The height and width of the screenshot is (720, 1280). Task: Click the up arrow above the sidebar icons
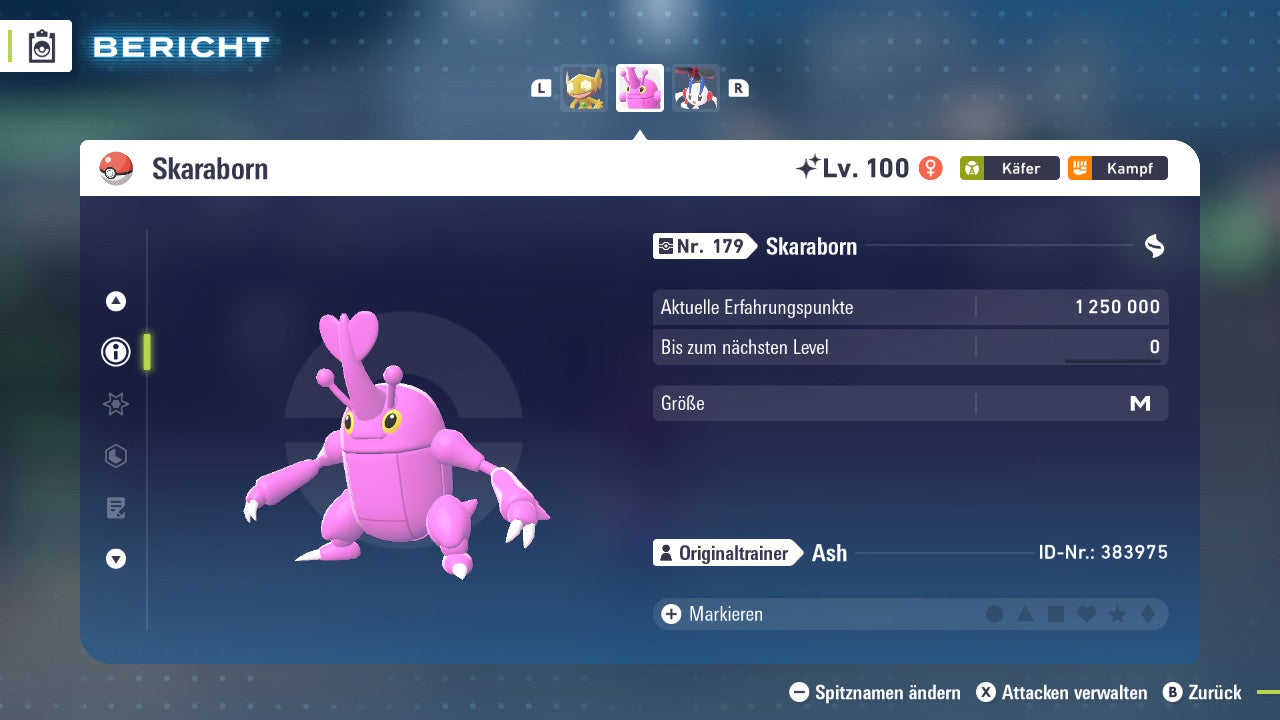[115, 301]
